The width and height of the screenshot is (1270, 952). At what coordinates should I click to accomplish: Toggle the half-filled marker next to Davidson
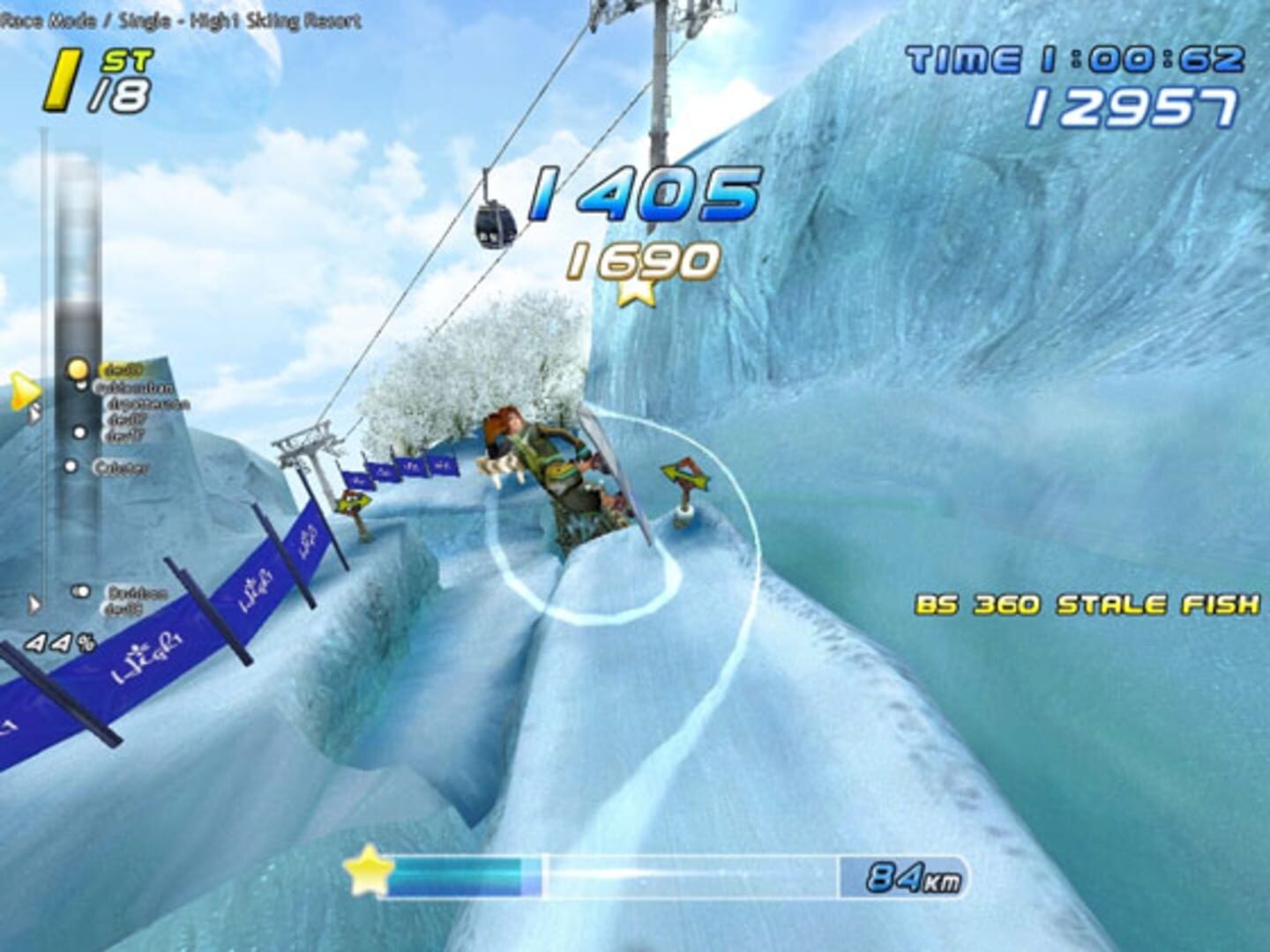81,589
